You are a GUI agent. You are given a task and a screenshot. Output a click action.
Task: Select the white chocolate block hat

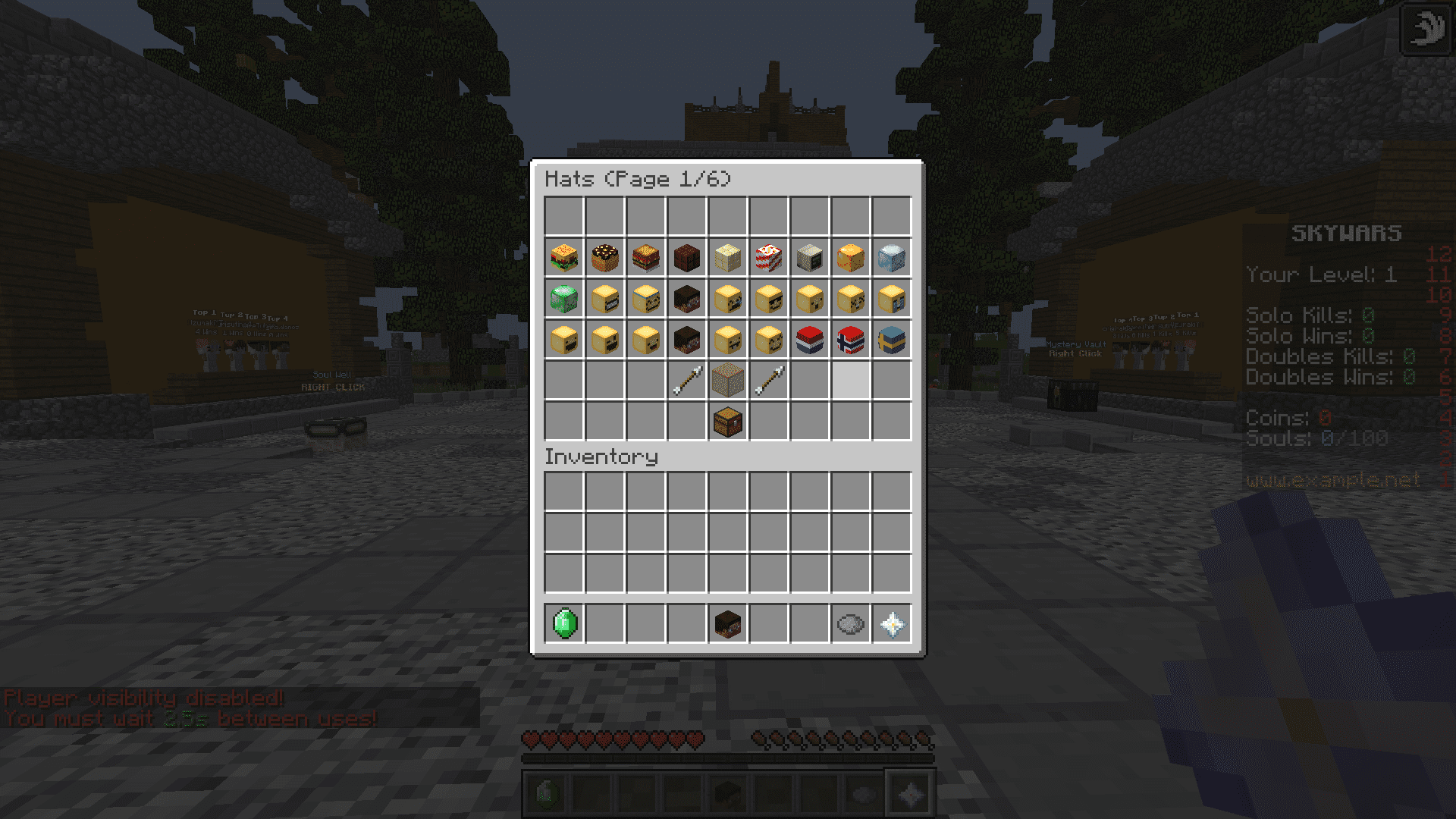tap(728, 258)
